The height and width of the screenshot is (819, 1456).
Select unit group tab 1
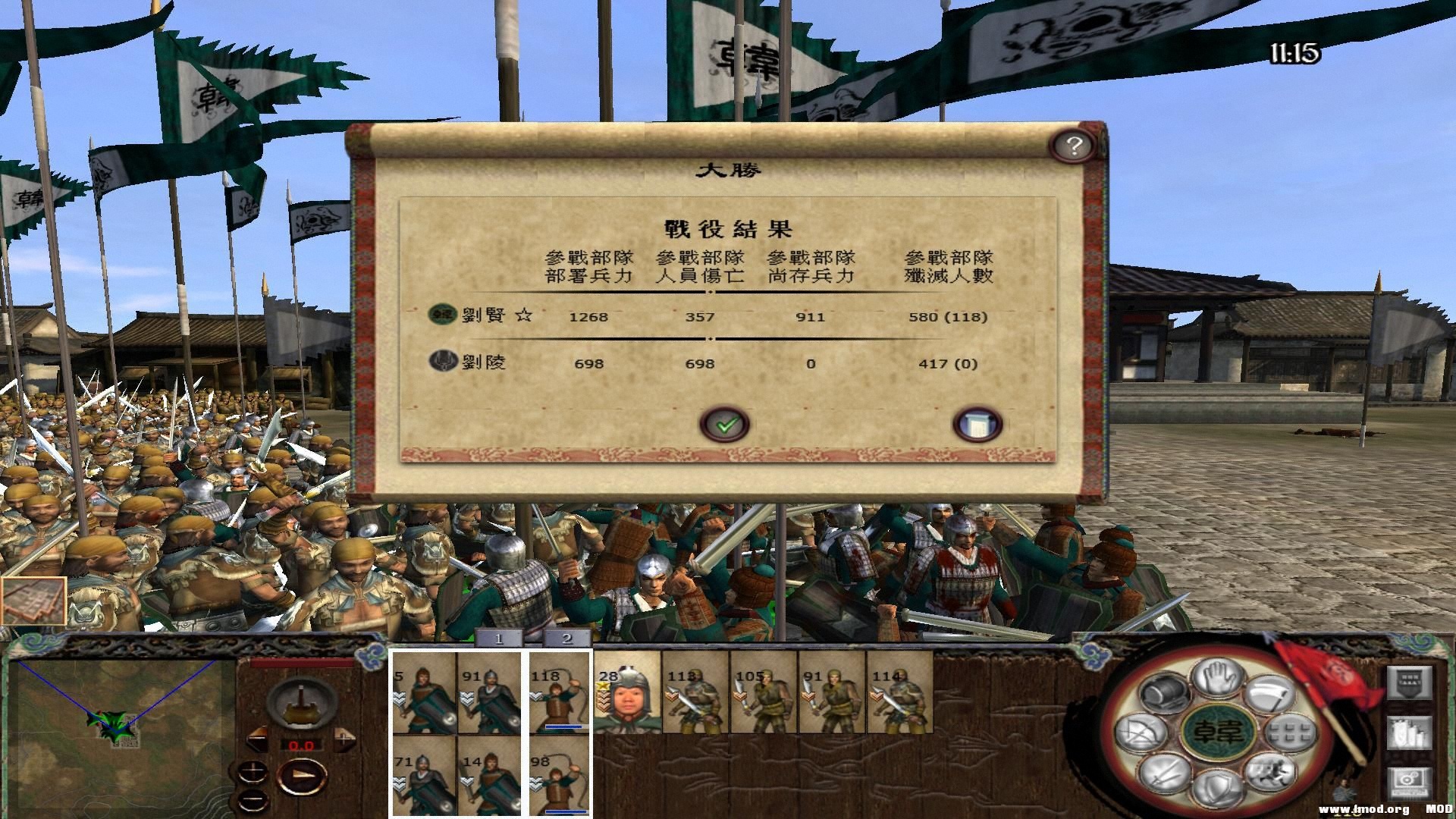point(497,639)
